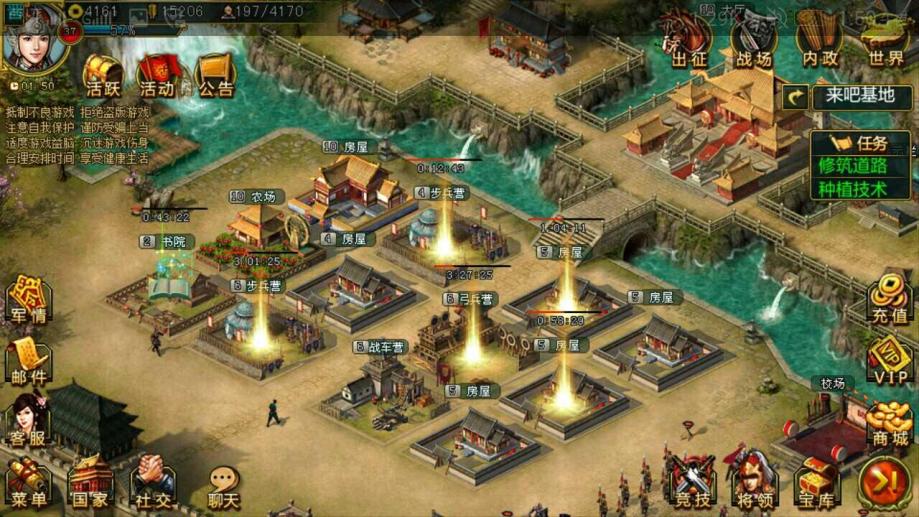Image resolution: width=919 pixels, height=517 pixels.
Task: Open the 聊天 chat bubble
Action: click(223, 487)
